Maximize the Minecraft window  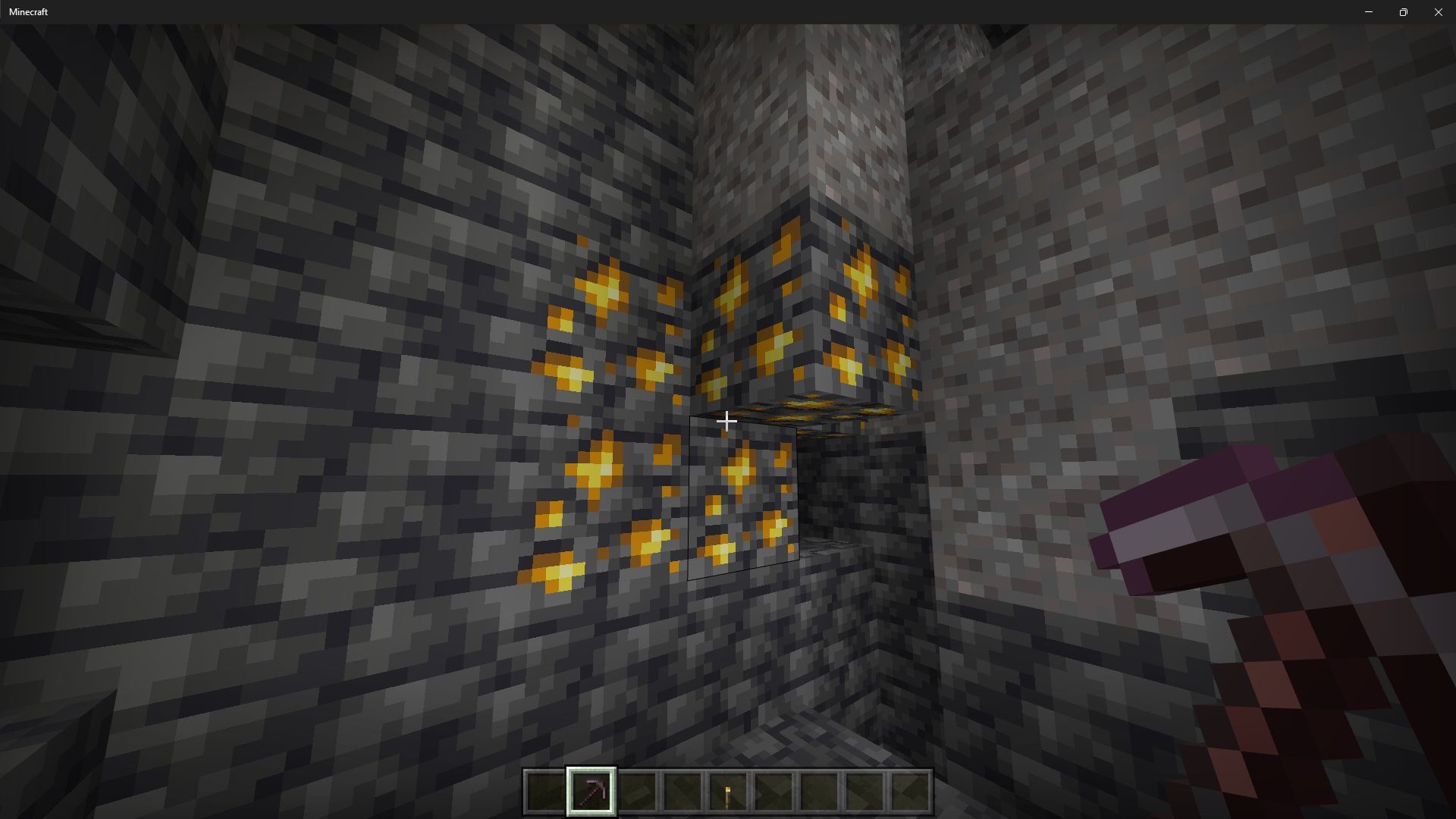(x=1404, y=11)
